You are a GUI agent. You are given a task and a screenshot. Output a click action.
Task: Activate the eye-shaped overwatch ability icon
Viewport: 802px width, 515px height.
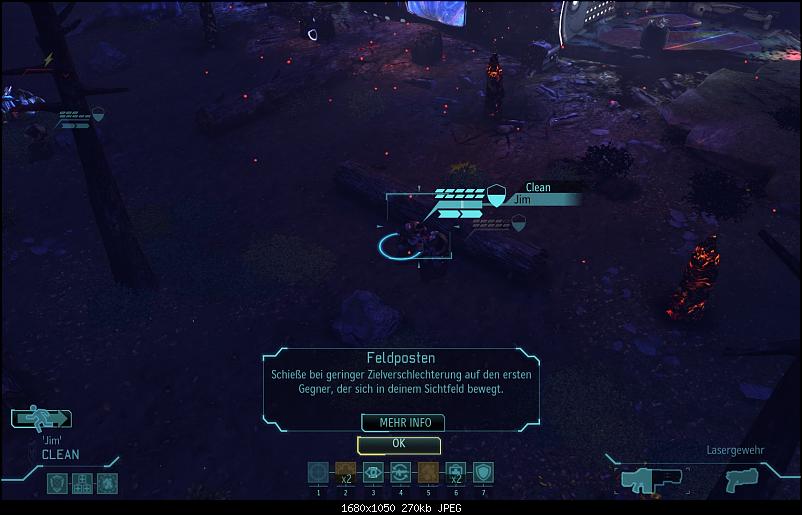(x=373, y=472)
